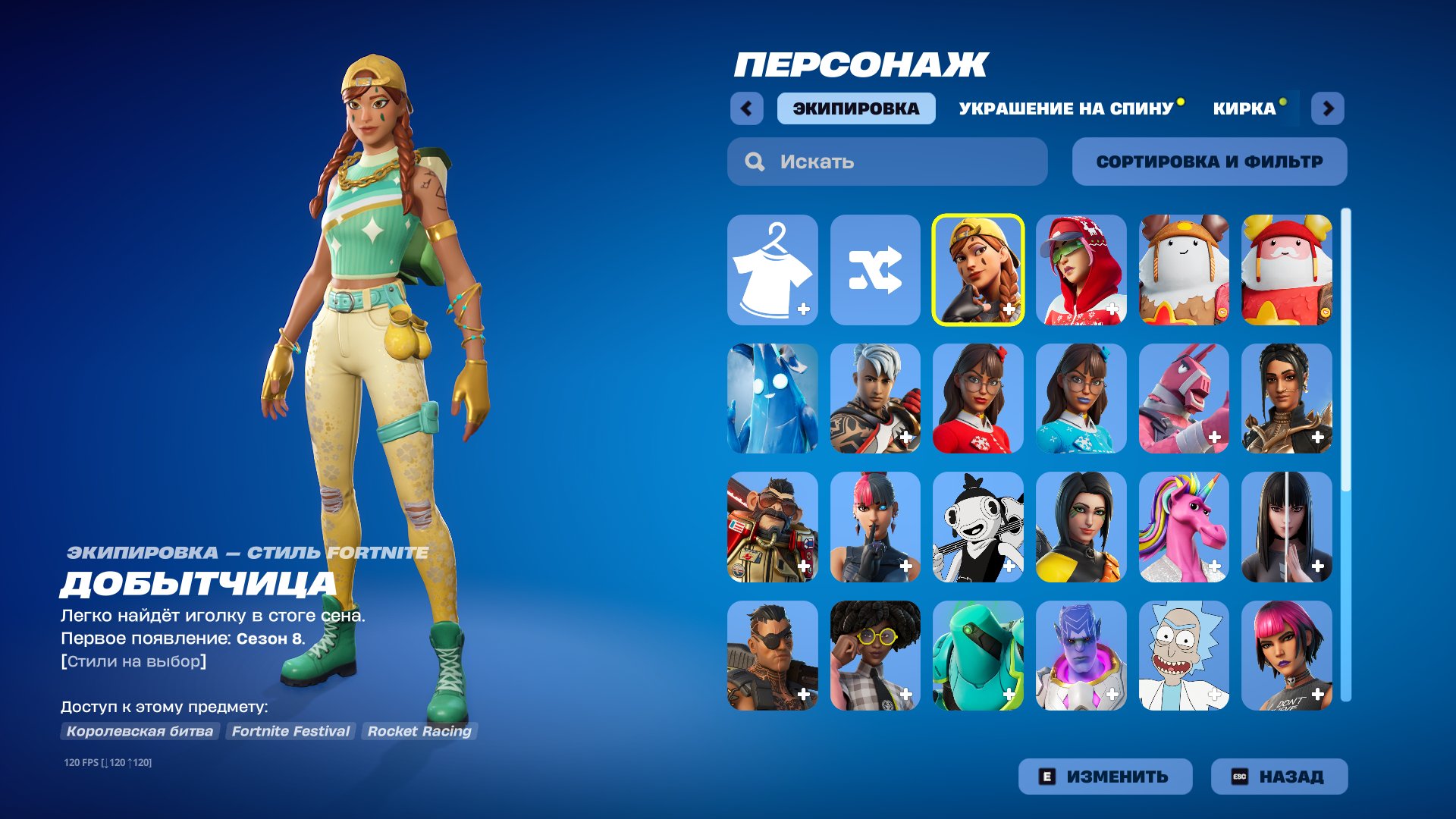Switch to the УКРАШЕНИЕ НА СПИНУ tab

pyautogui.click(x=1064, y=108)
